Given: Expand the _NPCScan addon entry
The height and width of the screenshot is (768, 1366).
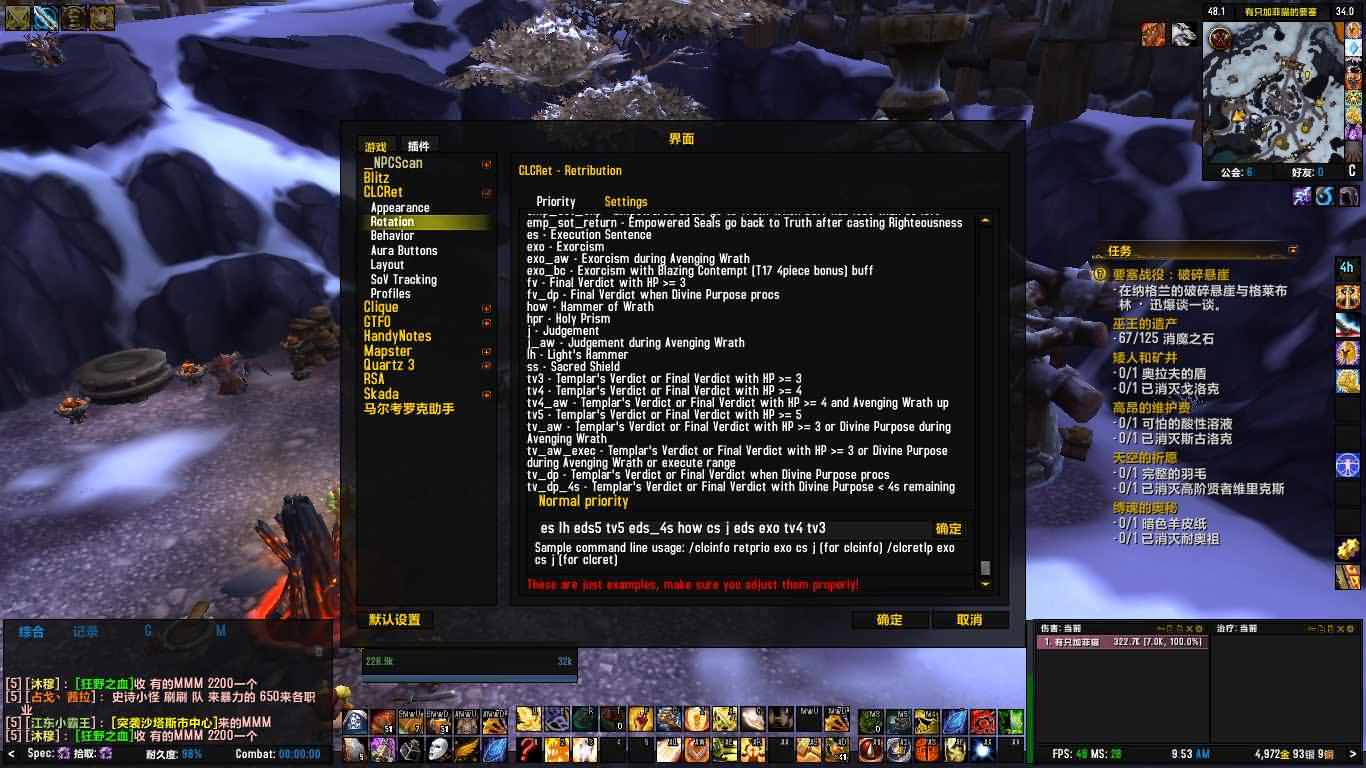Looking at the screenshot, I should click(x=486, y=164).
